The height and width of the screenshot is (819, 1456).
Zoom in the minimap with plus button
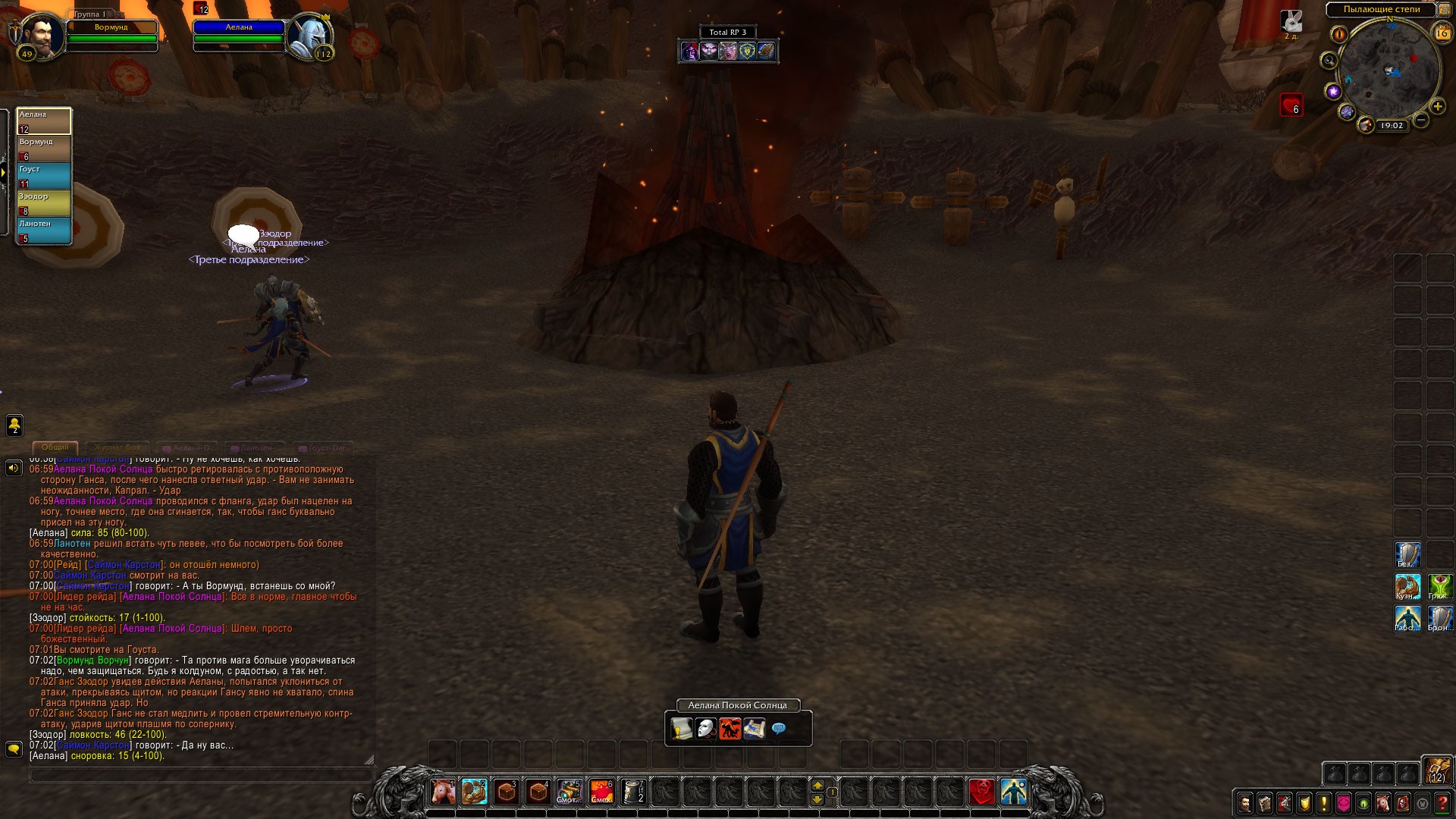point(1437,106)
